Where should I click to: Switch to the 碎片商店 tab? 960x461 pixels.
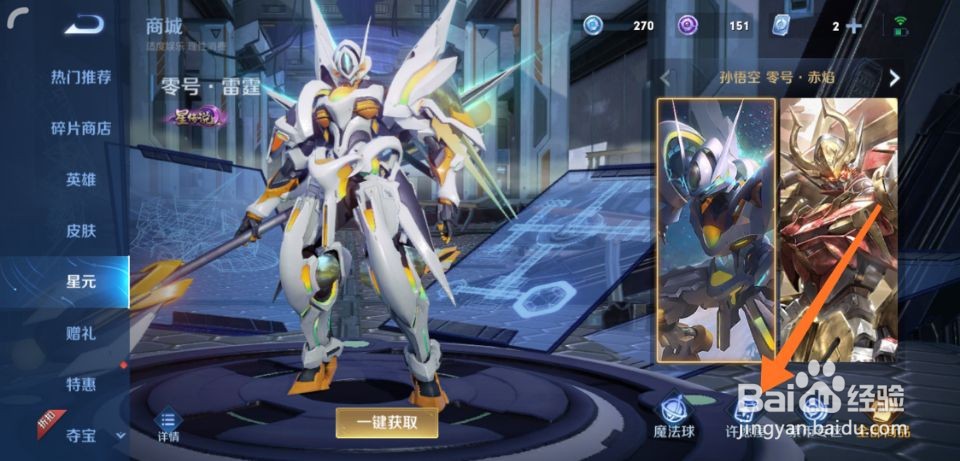[x=81, y=129]
